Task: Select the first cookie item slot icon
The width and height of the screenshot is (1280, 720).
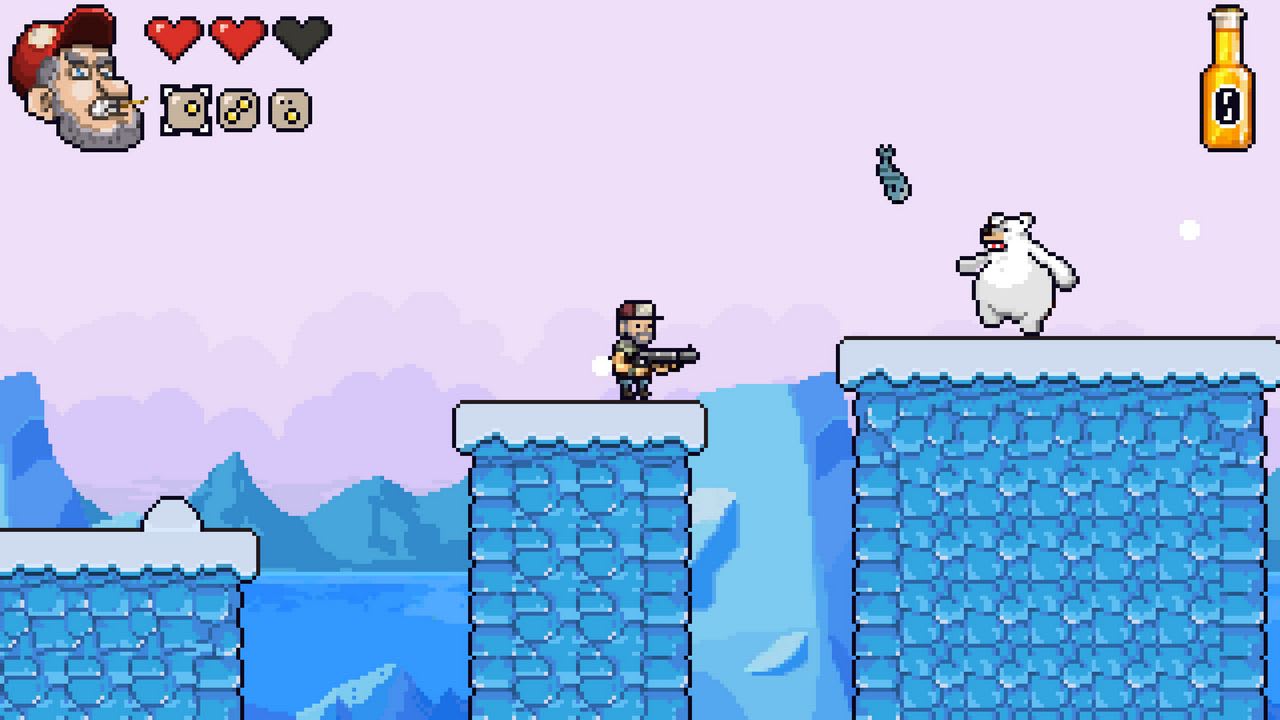Action: pyautogui.click(x=183, y=108)
